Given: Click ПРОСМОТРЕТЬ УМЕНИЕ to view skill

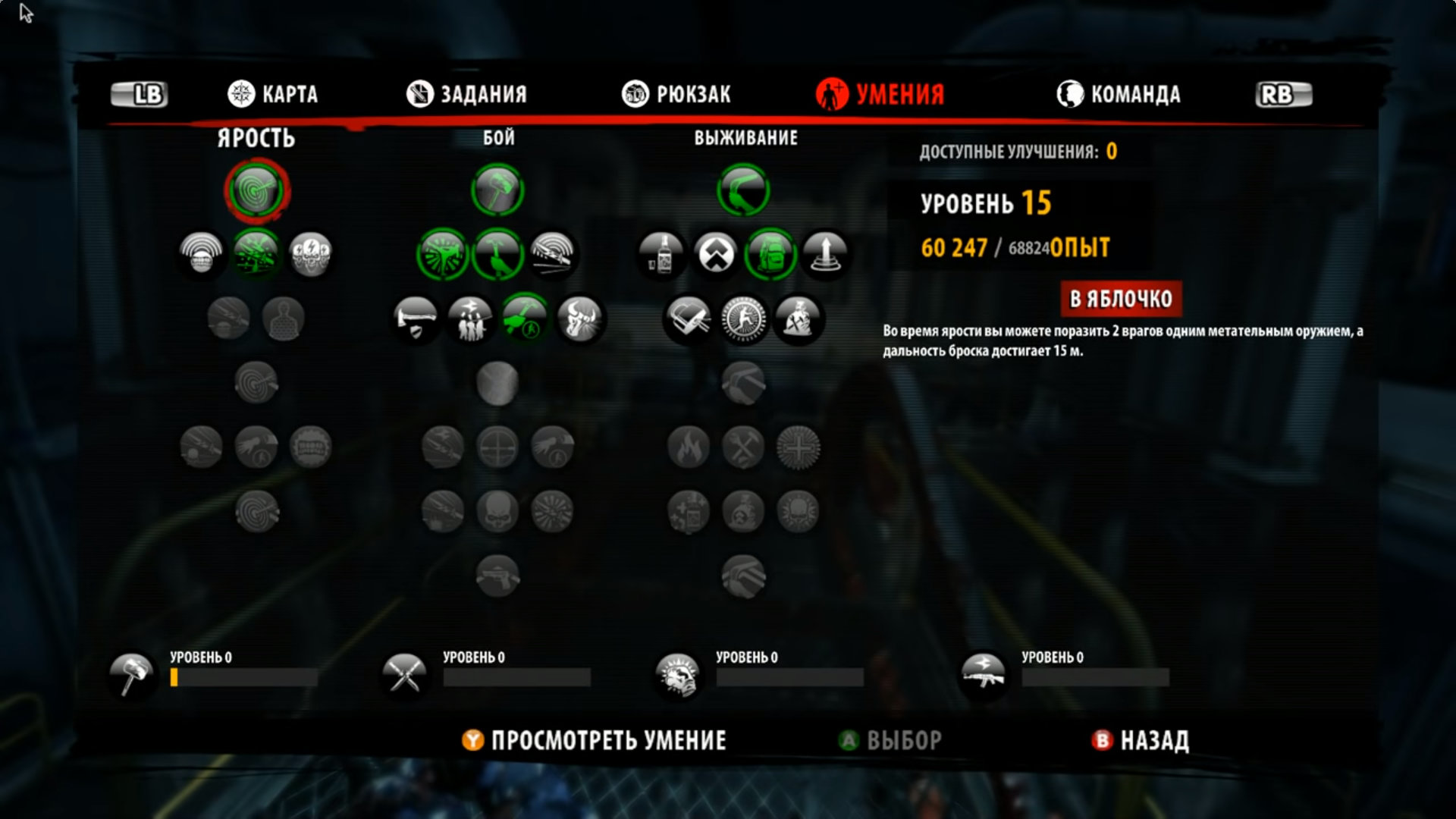Looking at the screenshot, I should pos(595,740).
